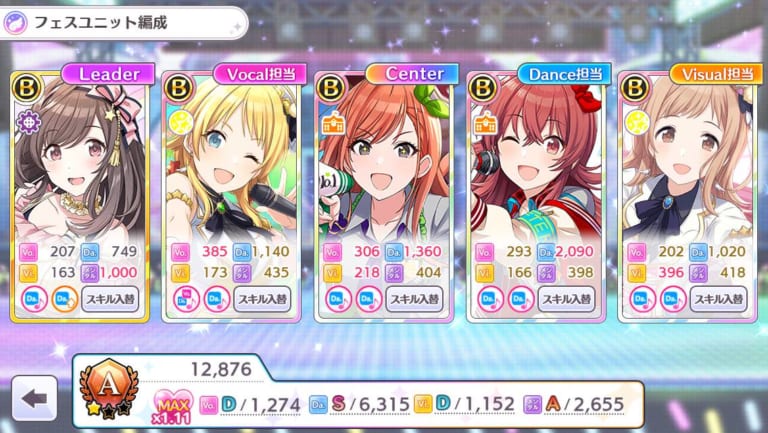Image resolution: width=768 pixels, height=433 pixels.
Task: Swap skills for the Vocal担当 idol
Action: click(262, 298)
